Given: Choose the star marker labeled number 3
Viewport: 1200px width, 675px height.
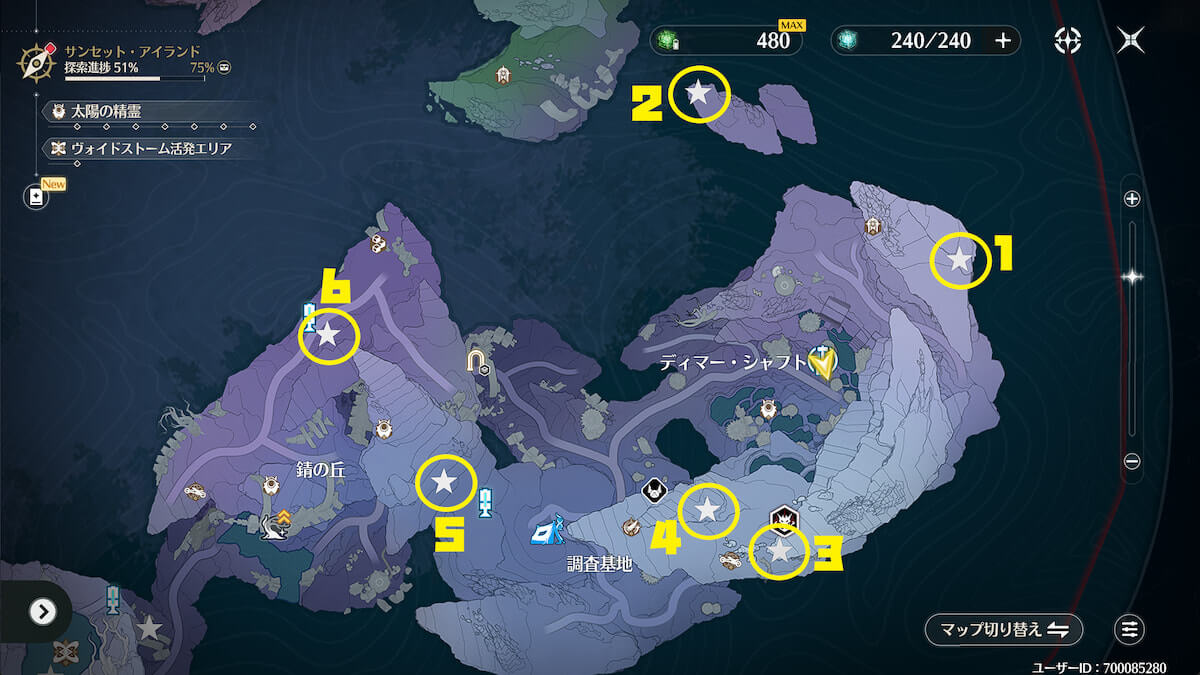Looking at the screenshot, I should coord(779,550).
